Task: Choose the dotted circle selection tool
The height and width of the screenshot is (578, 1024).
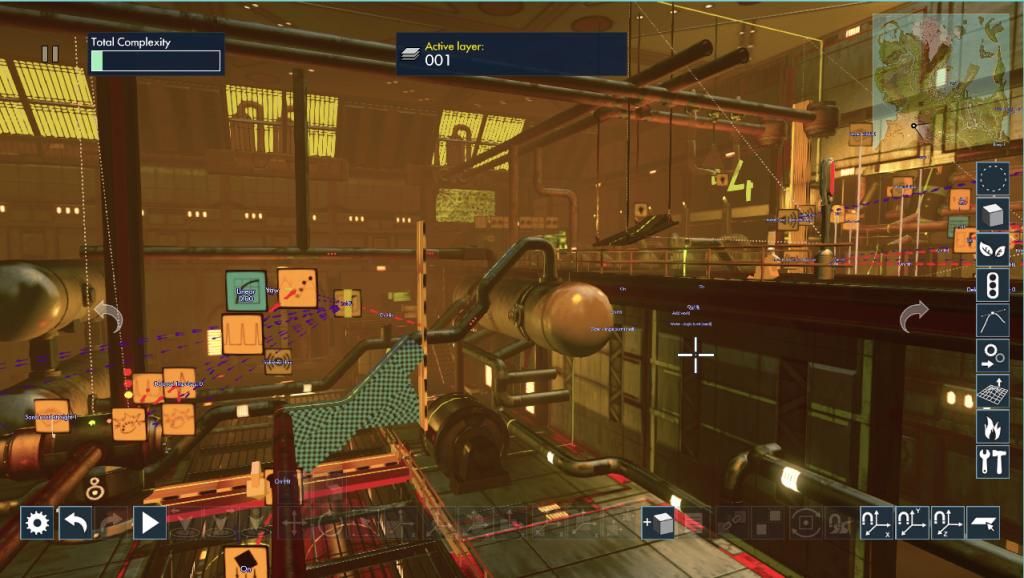Action: [x=993, y=179]
